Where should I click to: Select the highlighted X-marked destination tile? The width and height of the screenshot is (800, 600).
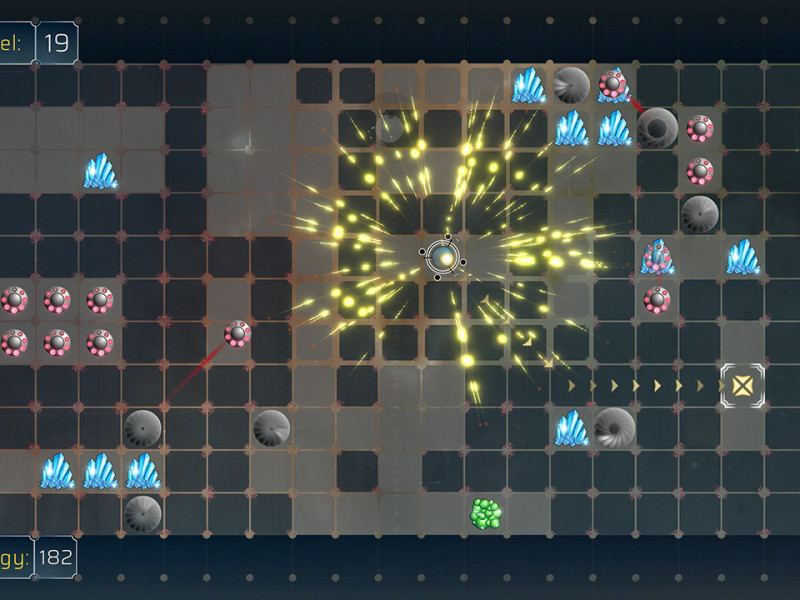[x=741, y=385]
